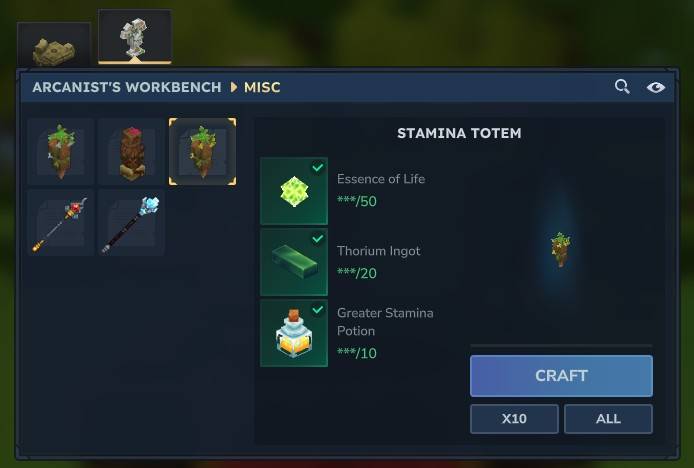Open the recipe search magnifier
The image size is (694, 468).
coord(622,87)
